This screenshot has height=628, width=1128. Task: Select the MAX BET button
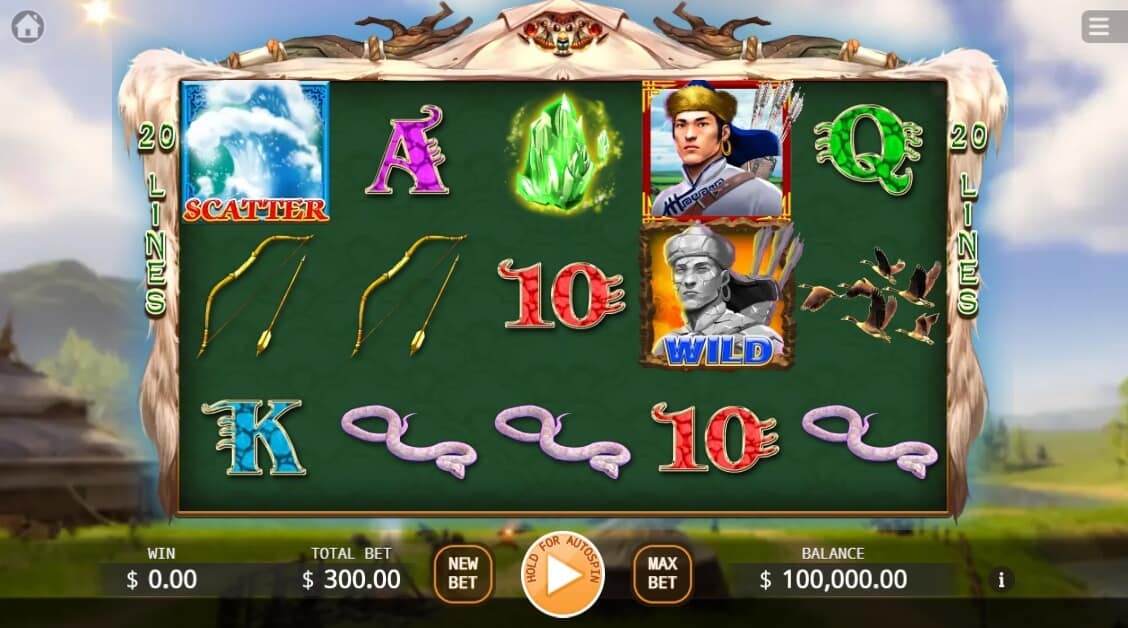[662, 574]
